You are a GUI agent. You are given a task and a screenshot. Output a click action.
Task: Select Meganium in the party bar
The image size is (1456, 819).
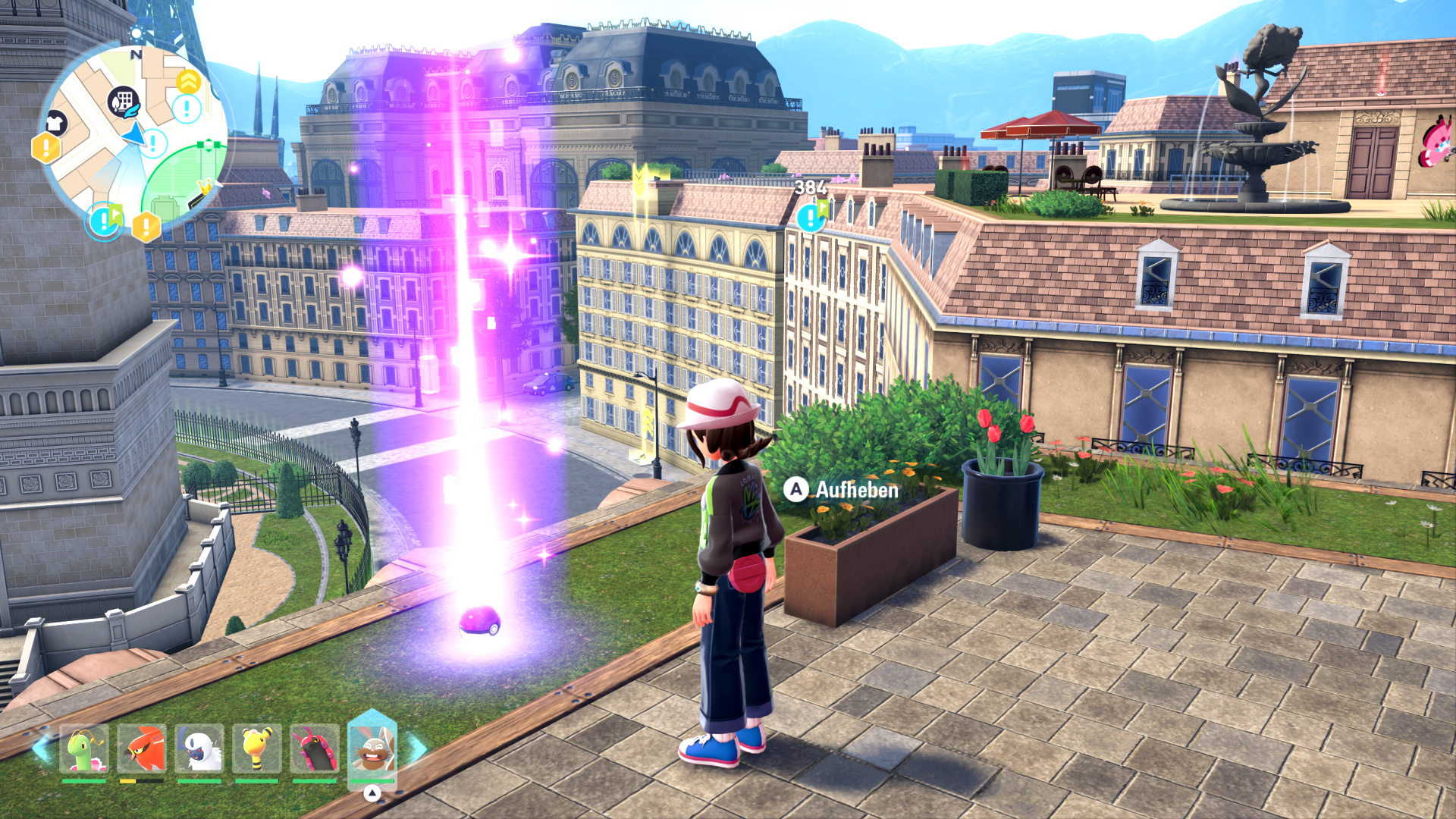[84, 748]
